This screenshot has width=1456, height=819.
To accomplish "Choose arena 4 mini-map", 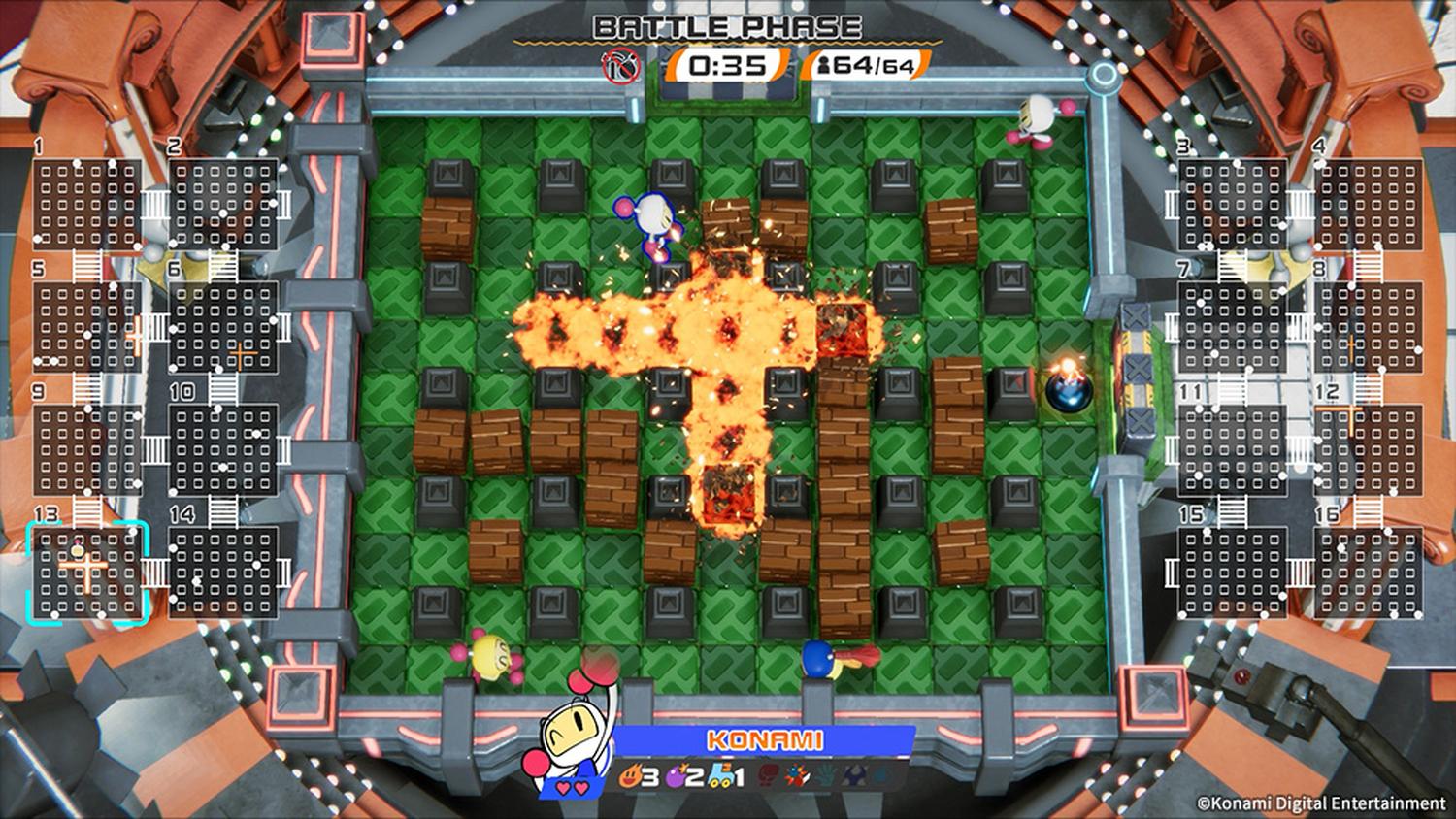I will 1368,204.
